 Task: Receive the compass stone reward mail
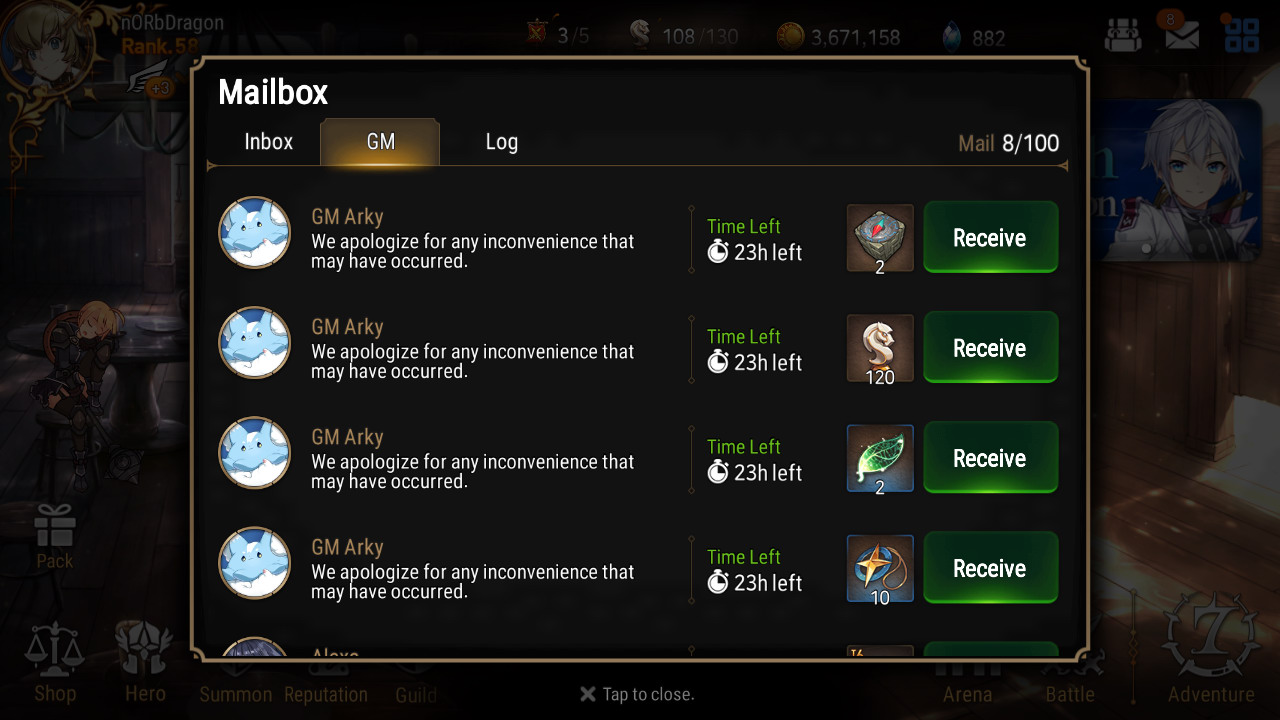click(989, 238)
